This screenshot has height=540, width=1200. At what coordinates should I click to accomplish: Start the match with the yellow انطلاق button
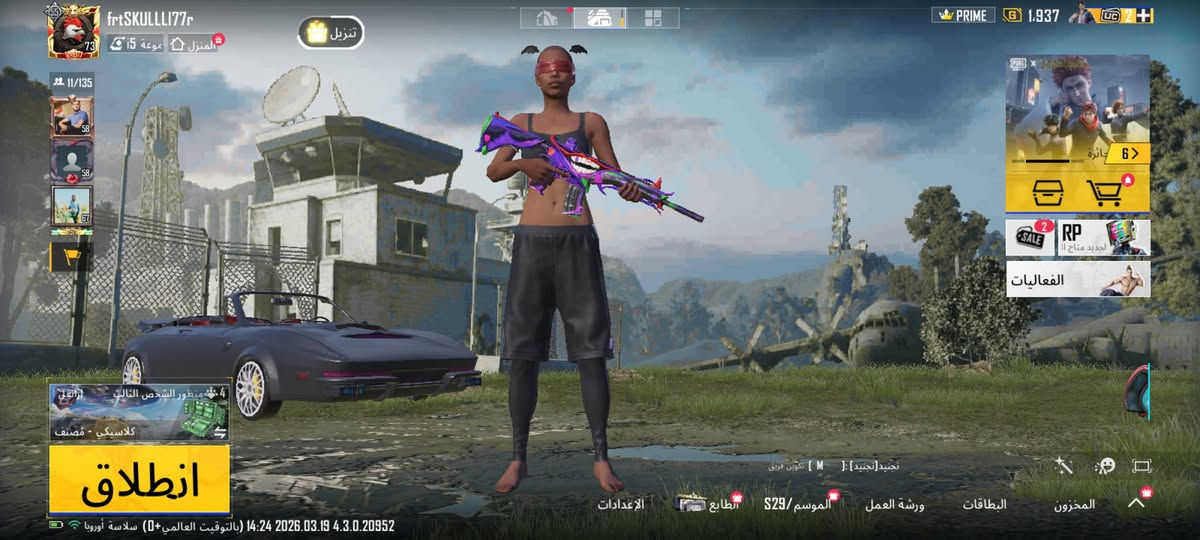[x=139, y=479]
